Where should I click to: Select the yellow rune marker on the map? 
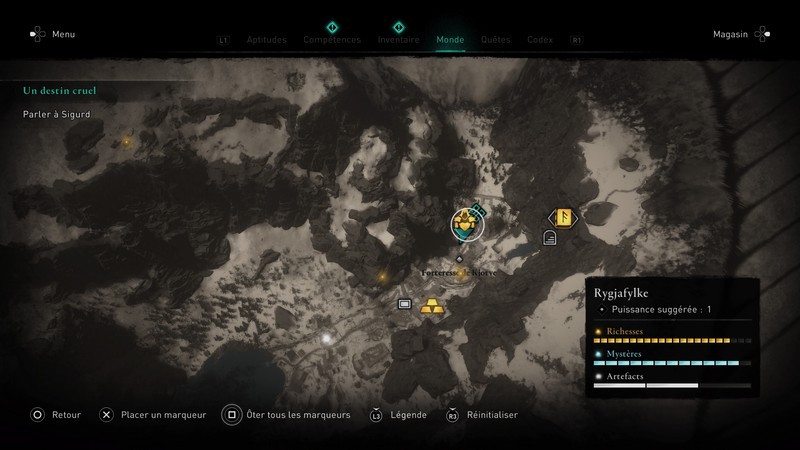click(561, 217)
